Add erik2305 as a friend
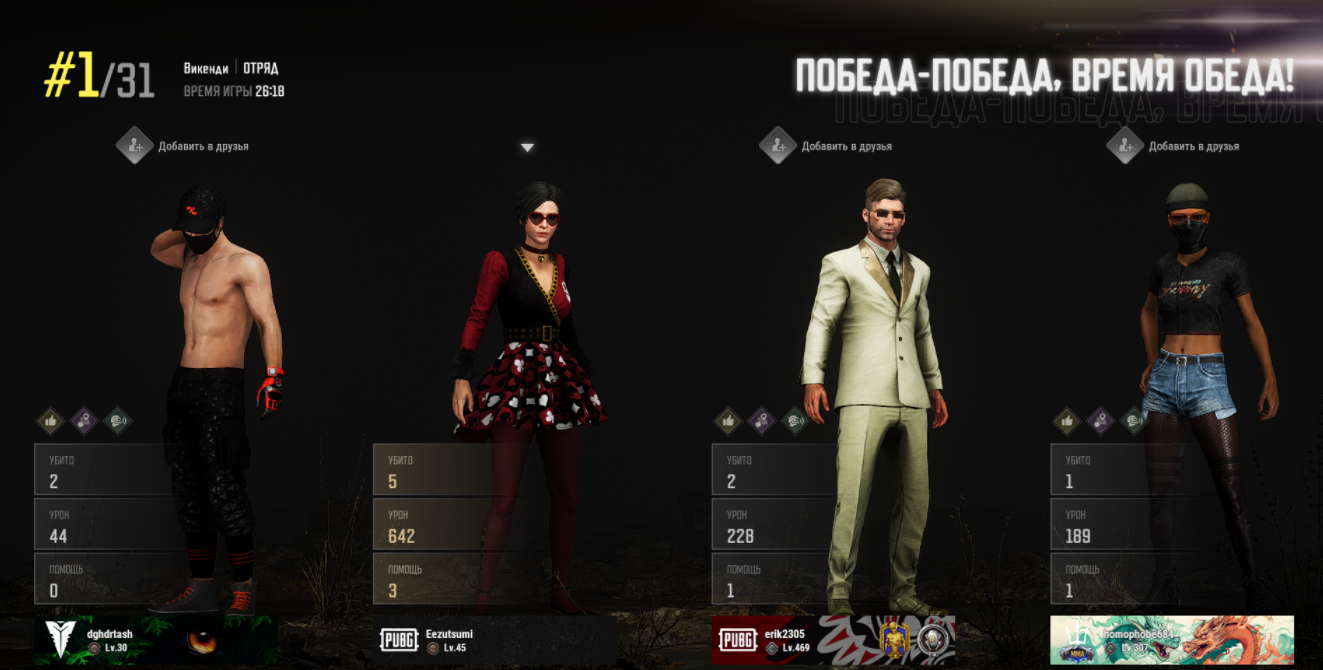 click(x=777, y=146)
